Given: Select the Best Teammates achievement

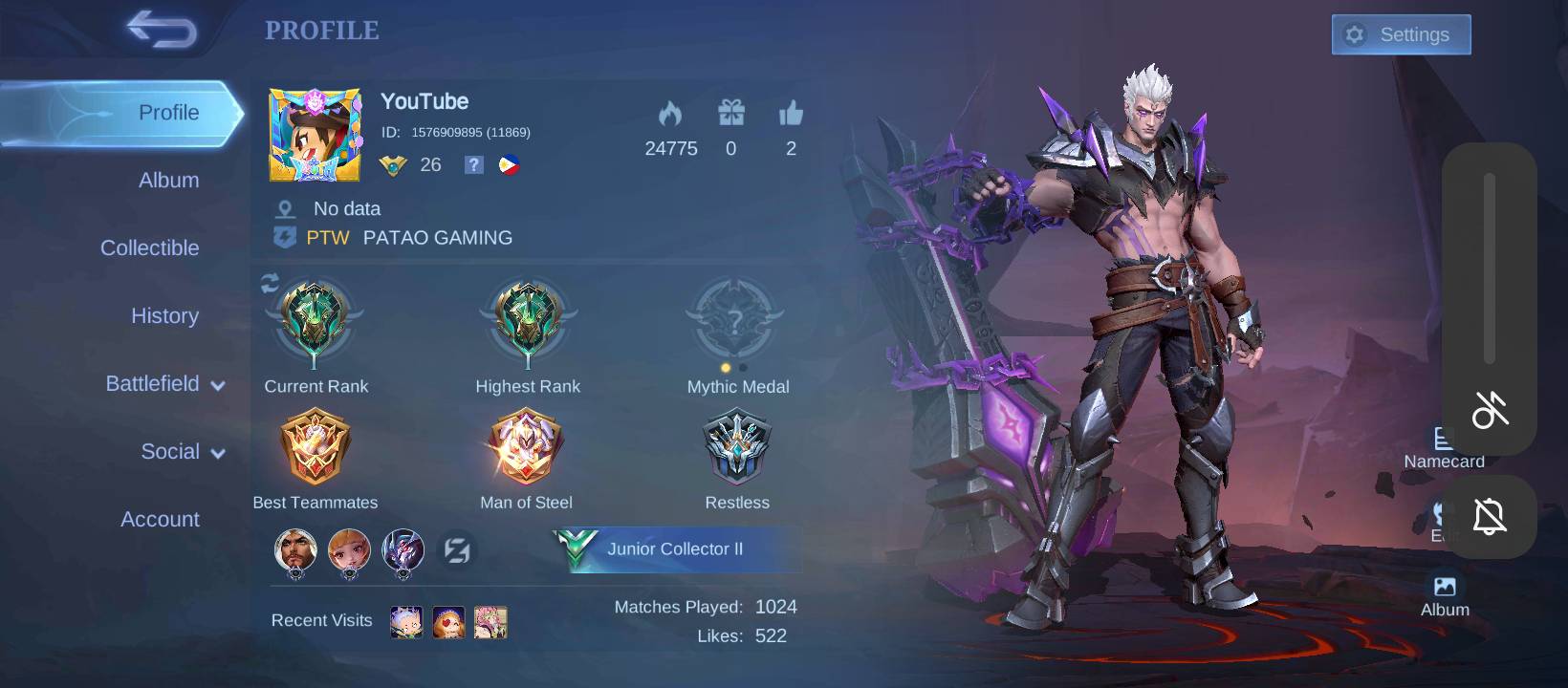Looking at the screenshot, I should (x=315, y=447).
